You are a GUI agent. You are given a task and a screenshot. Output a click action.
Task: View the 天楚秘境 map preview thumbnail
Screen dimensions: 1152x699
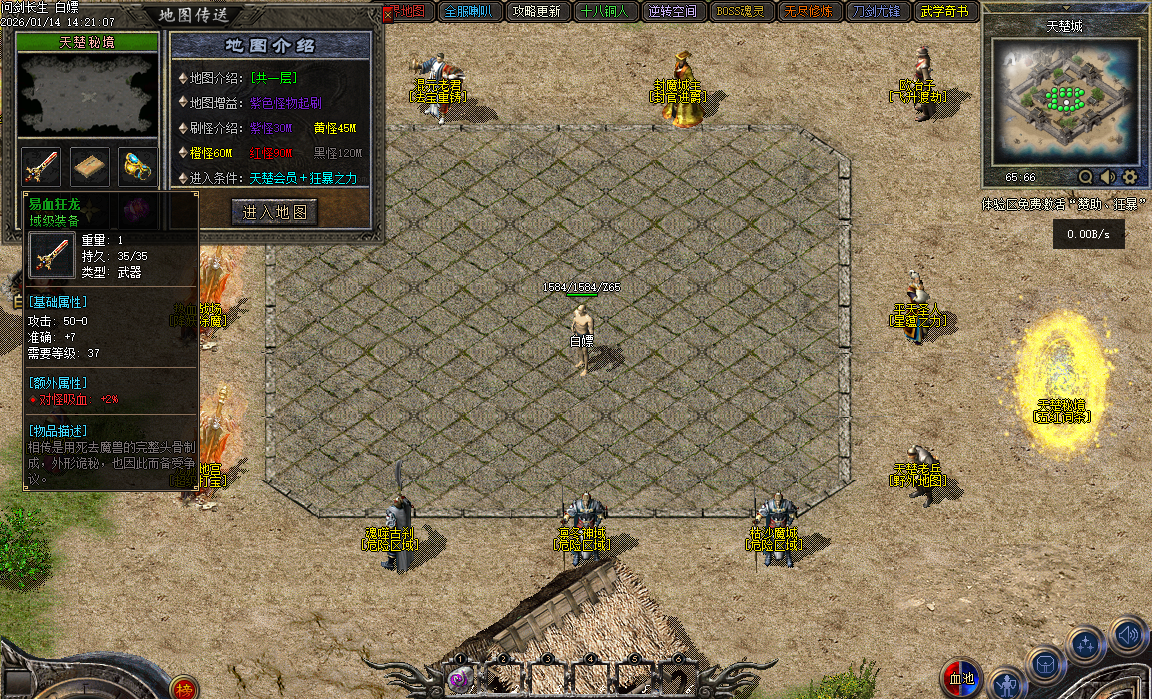click(87, 96)
